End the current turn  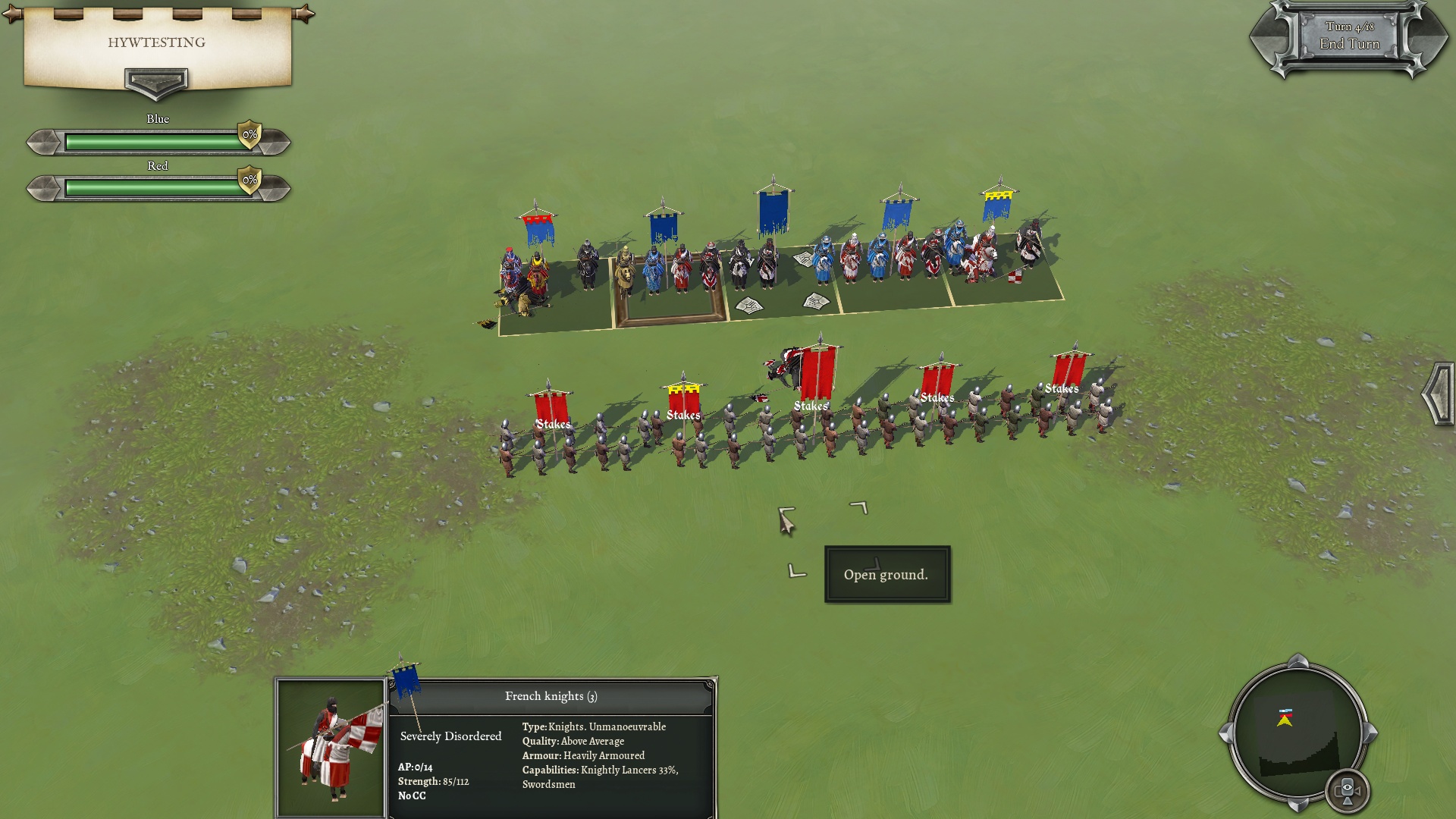1349,43
